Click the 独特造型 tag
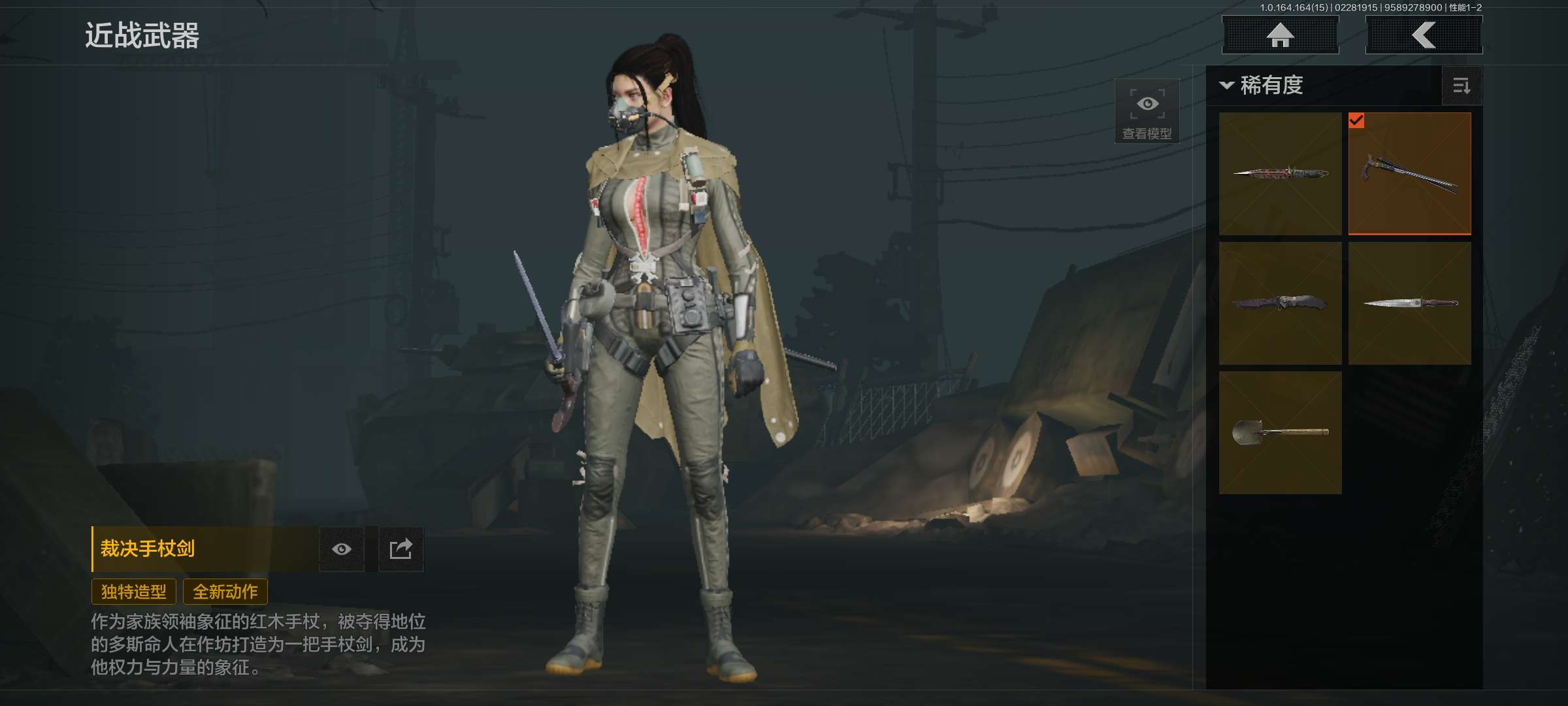Viewport: 1568px width, 706px height. (134, 592)
